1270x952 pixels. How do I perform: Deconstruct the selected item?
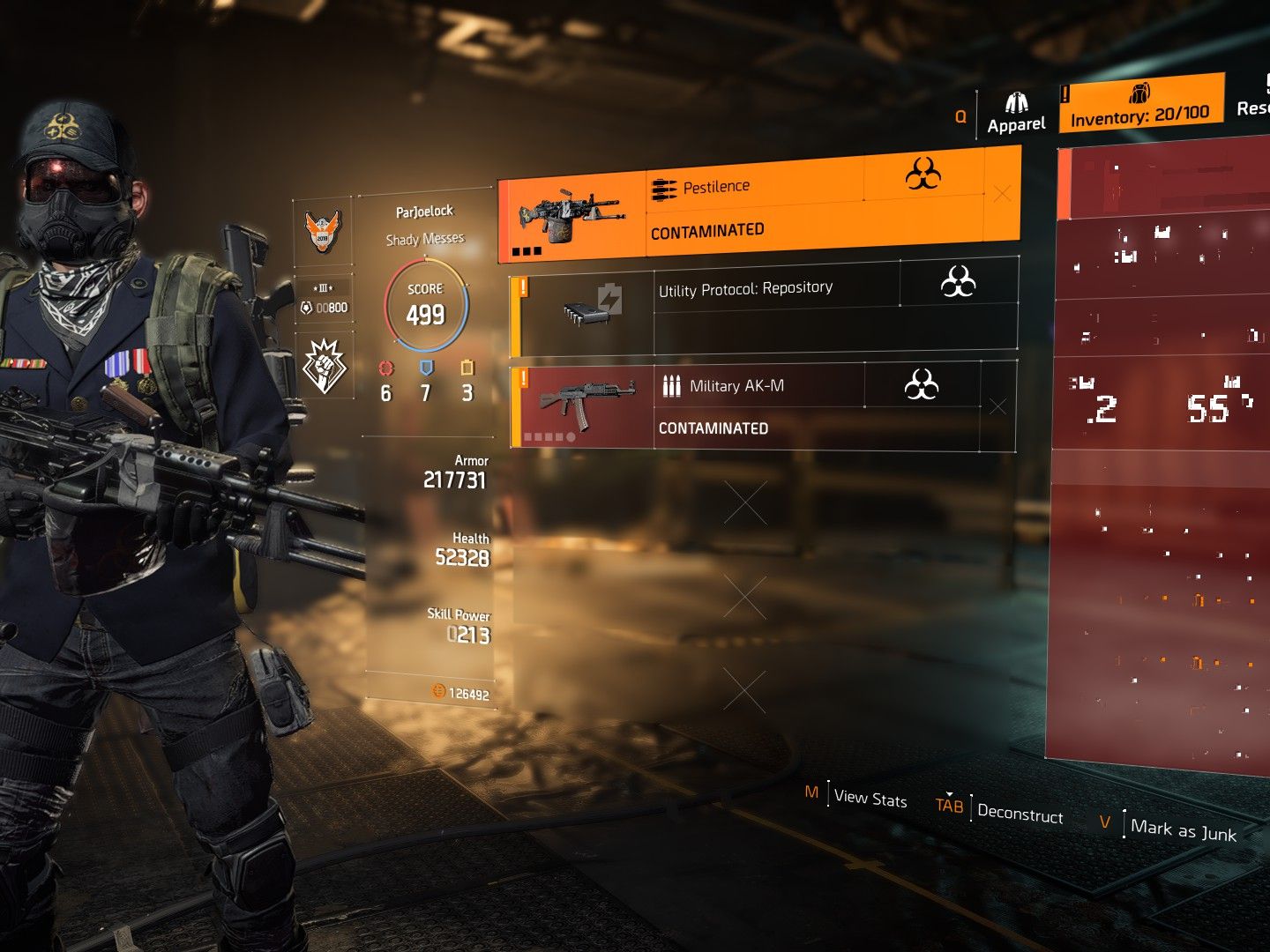coord(1020,813)
